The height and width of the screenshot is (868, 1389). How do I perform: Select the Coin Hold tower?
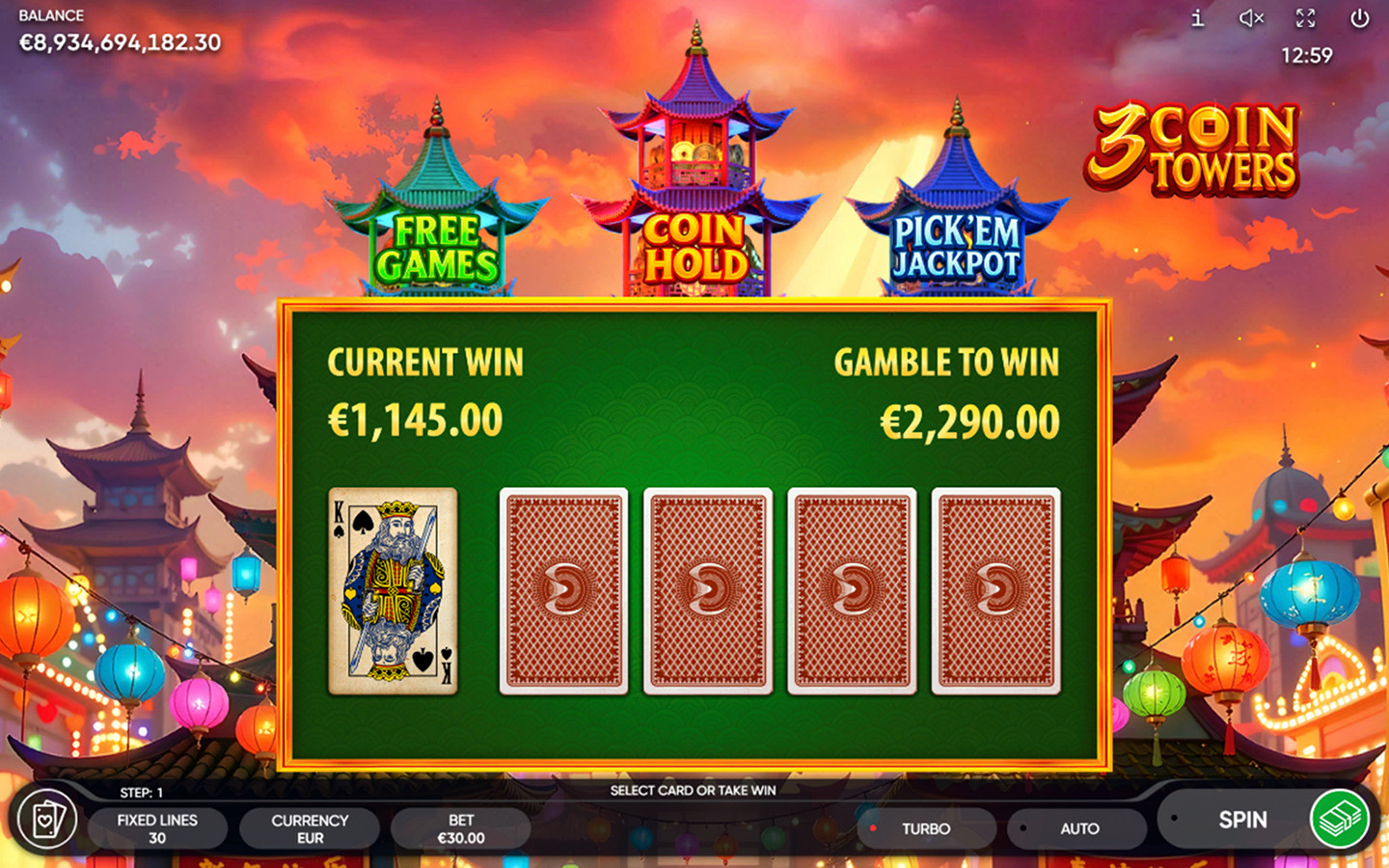[x=694, y=243]
